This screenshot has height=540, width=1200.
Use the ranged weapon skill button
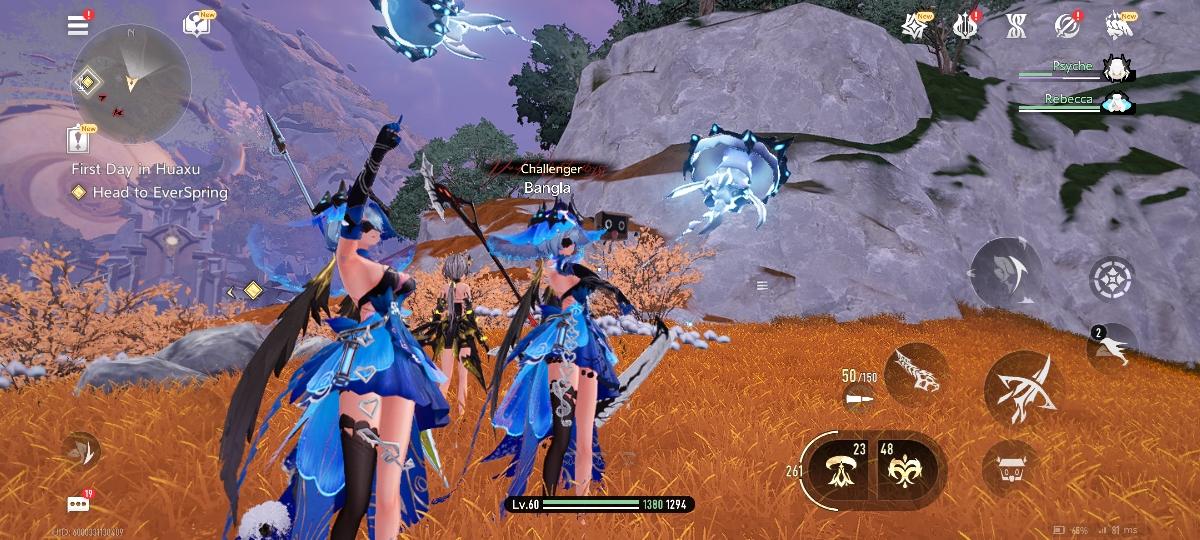pyautogui.click(x=915, y=374)
